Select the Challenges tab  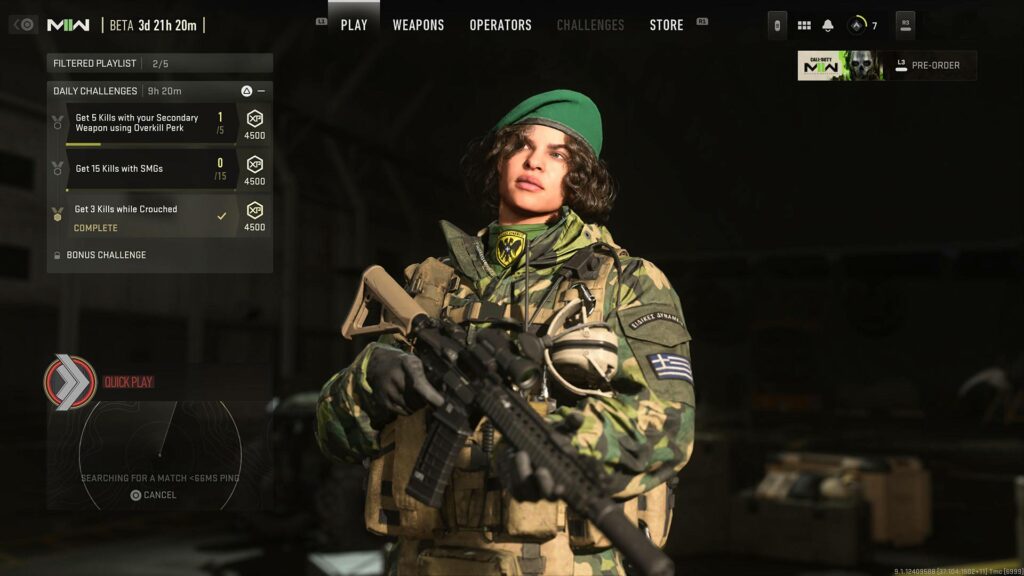pyautogui.click(x=590, y=25)
